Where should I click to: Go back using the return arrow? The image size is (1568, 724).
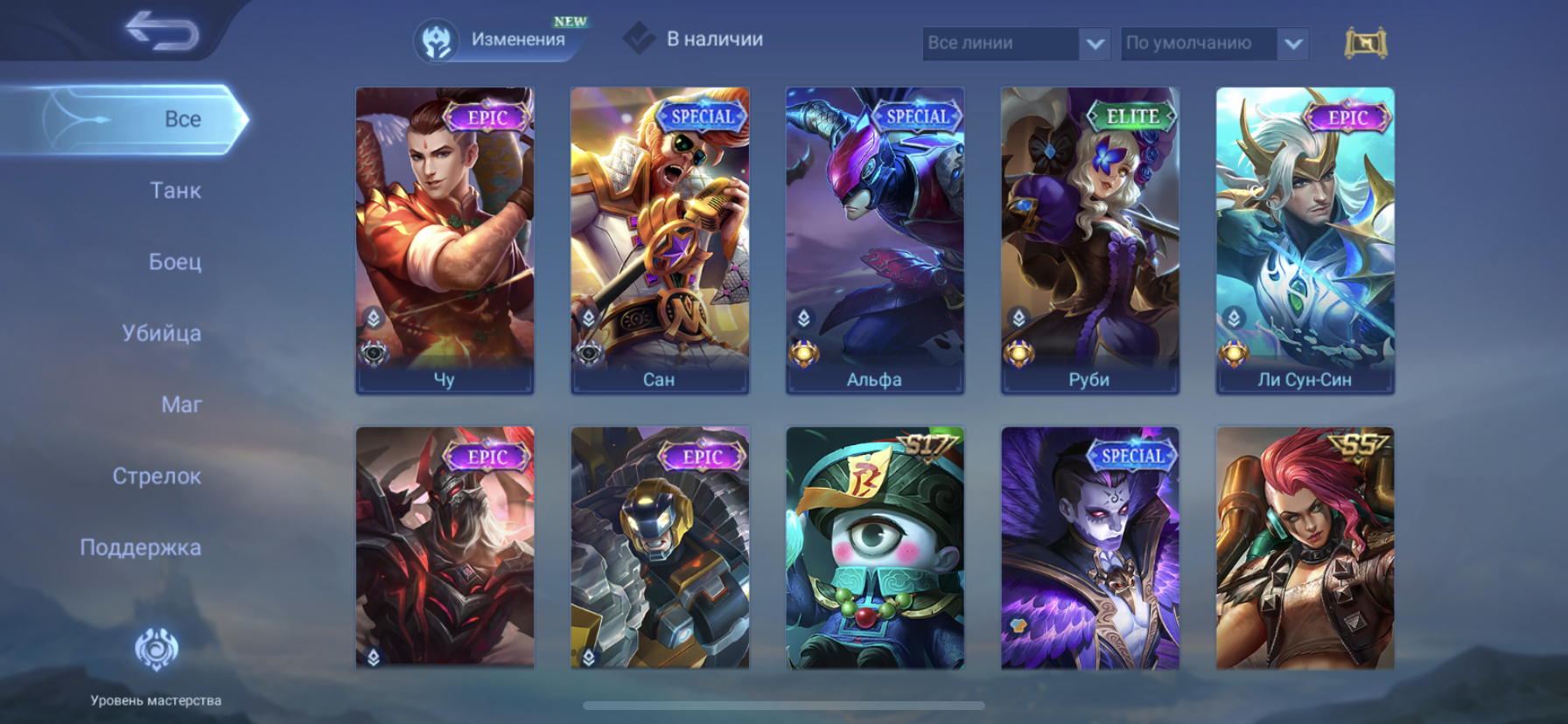[x=162, y=31]
